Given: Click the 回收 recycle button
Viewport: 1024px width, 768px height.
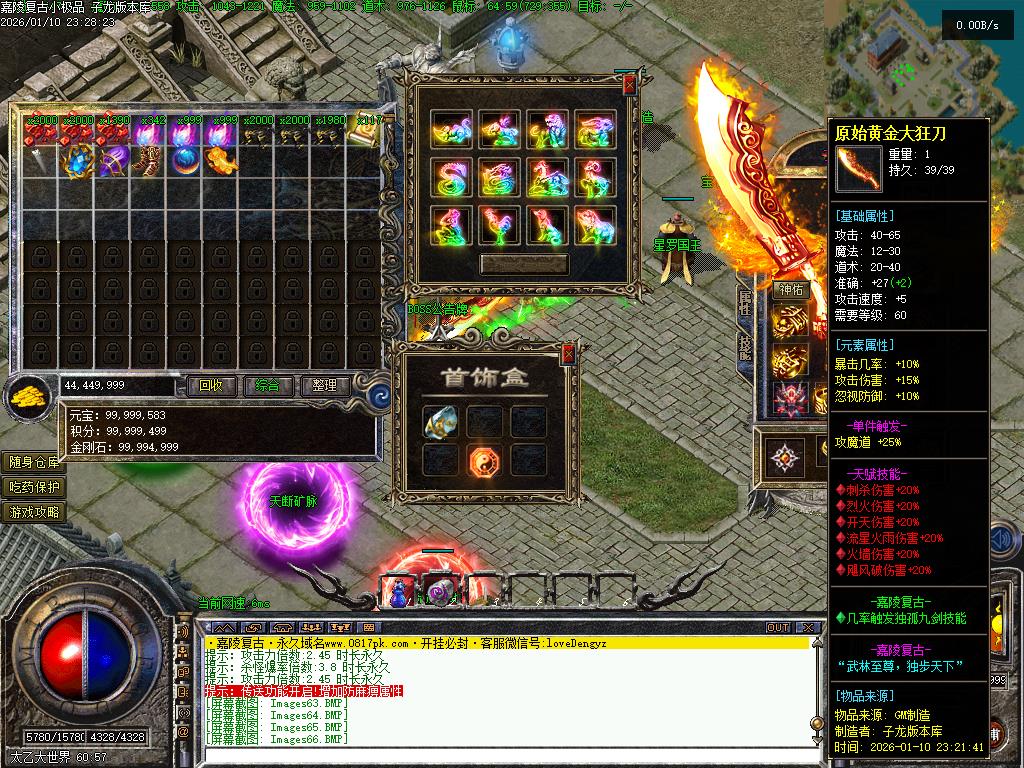Looking at the screenshot, I should [x=212, y=385].
